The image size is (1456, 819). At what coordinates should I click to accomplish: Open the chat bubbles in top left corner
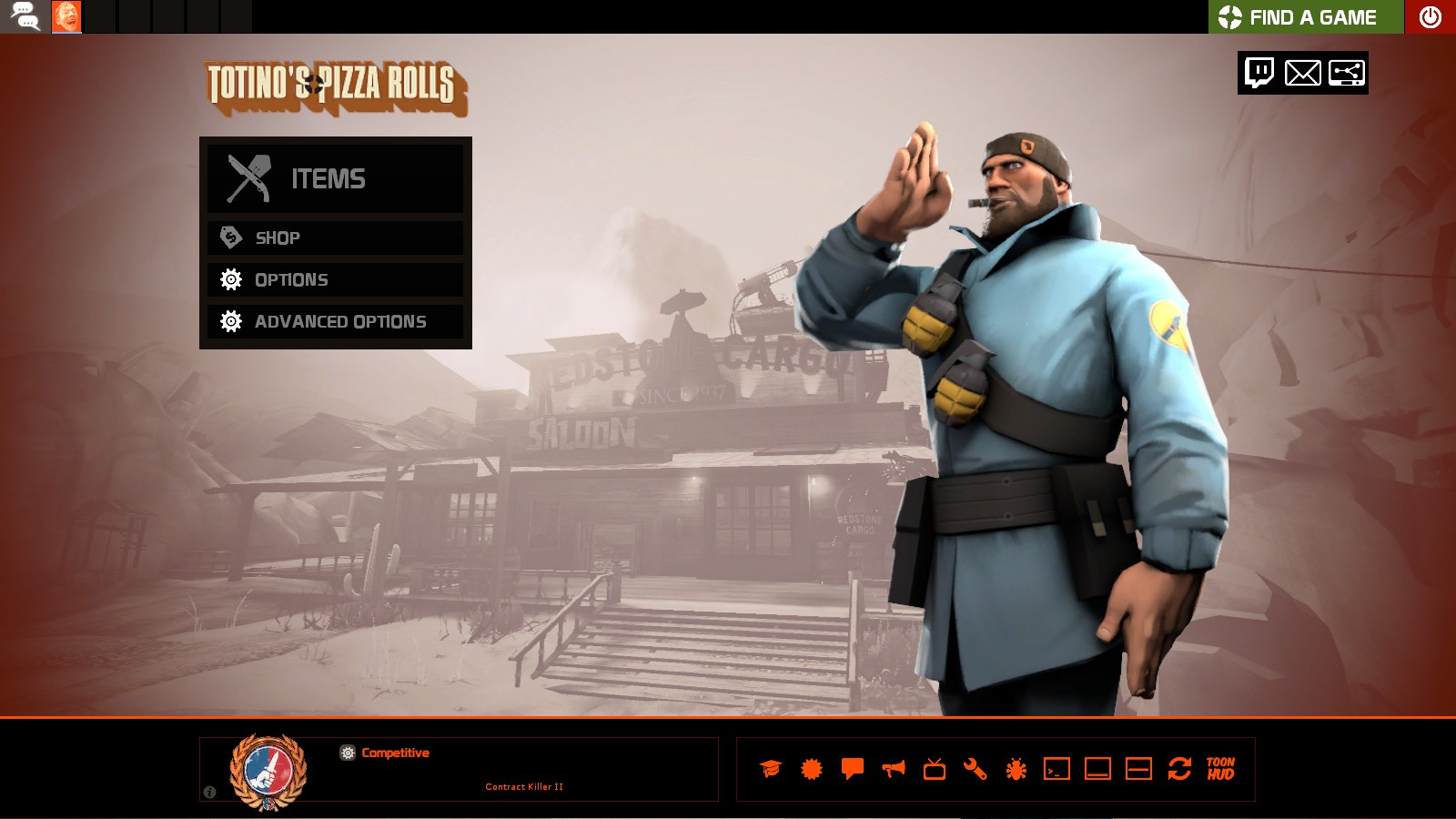point(25,15)
